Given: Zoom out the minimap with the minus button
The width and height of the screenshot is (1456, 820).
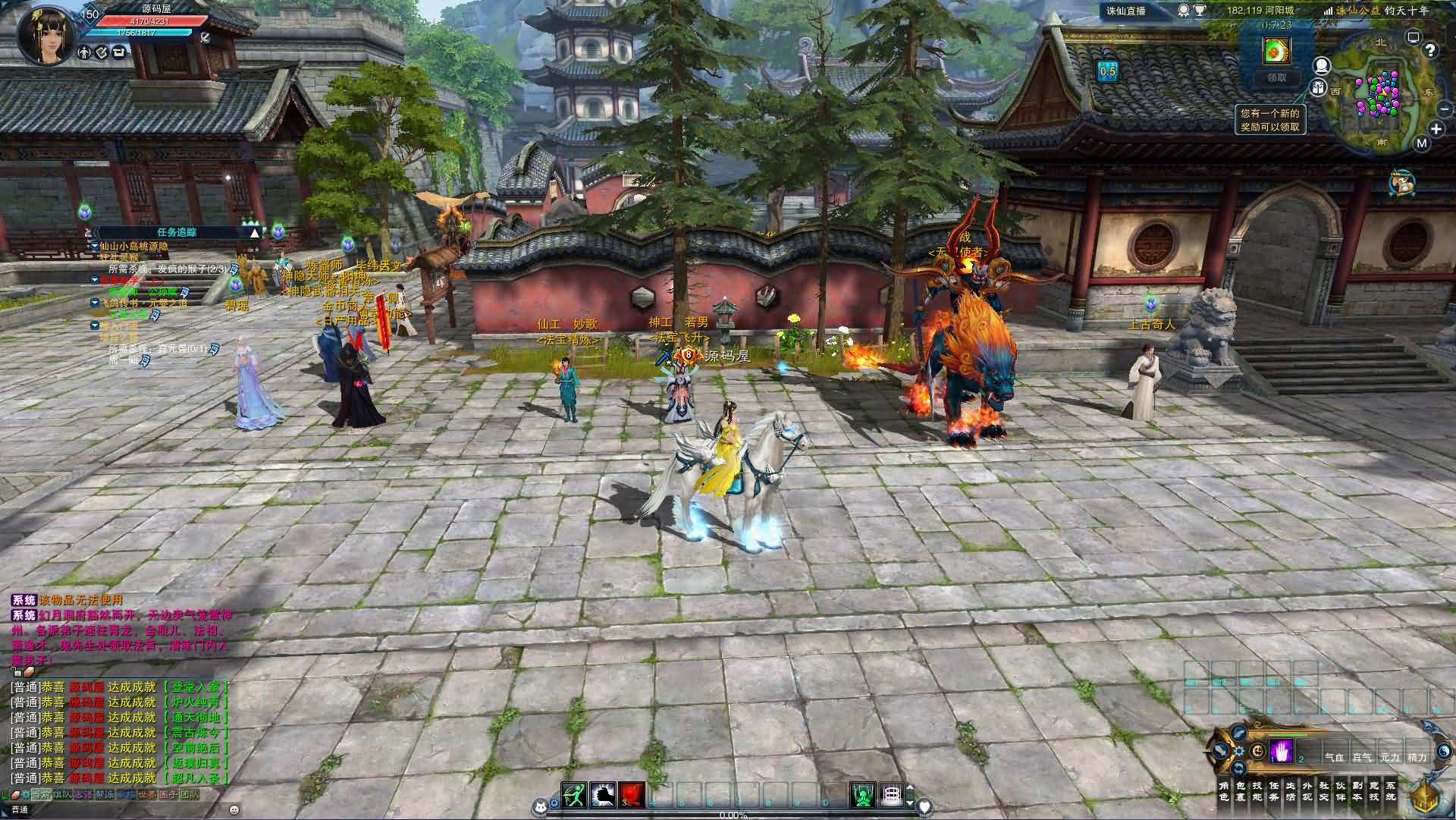Looking at the screenshot, I should tap(1444, 109).
